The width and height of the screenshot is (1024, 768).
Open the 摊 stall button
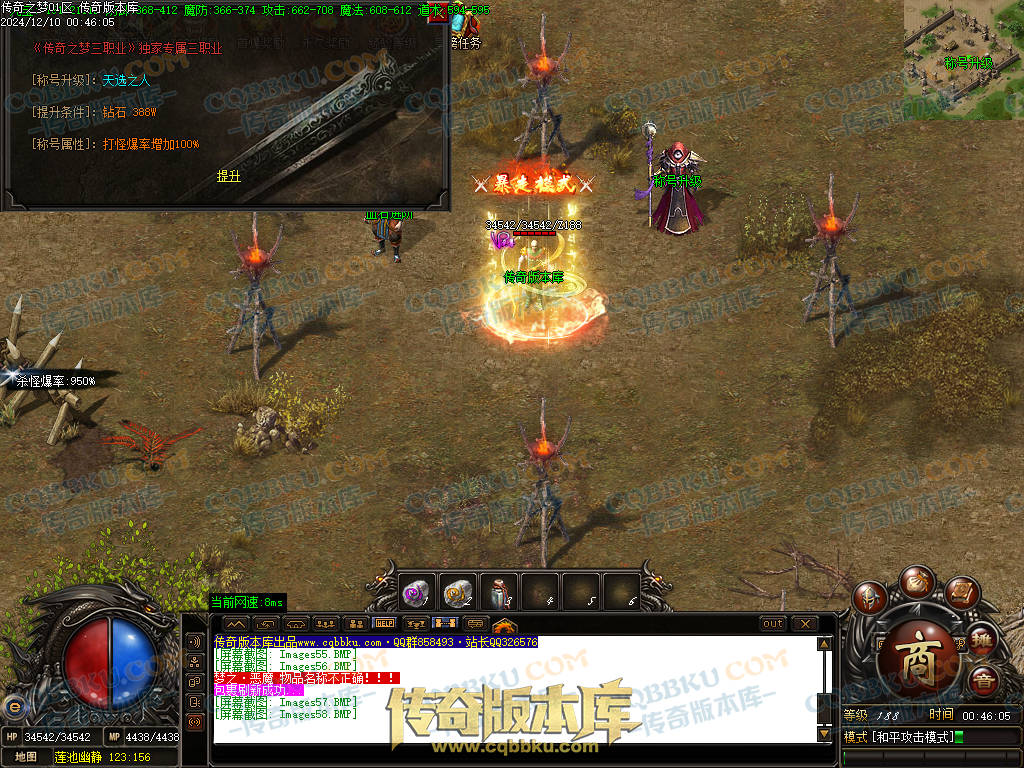click(983, 638)
